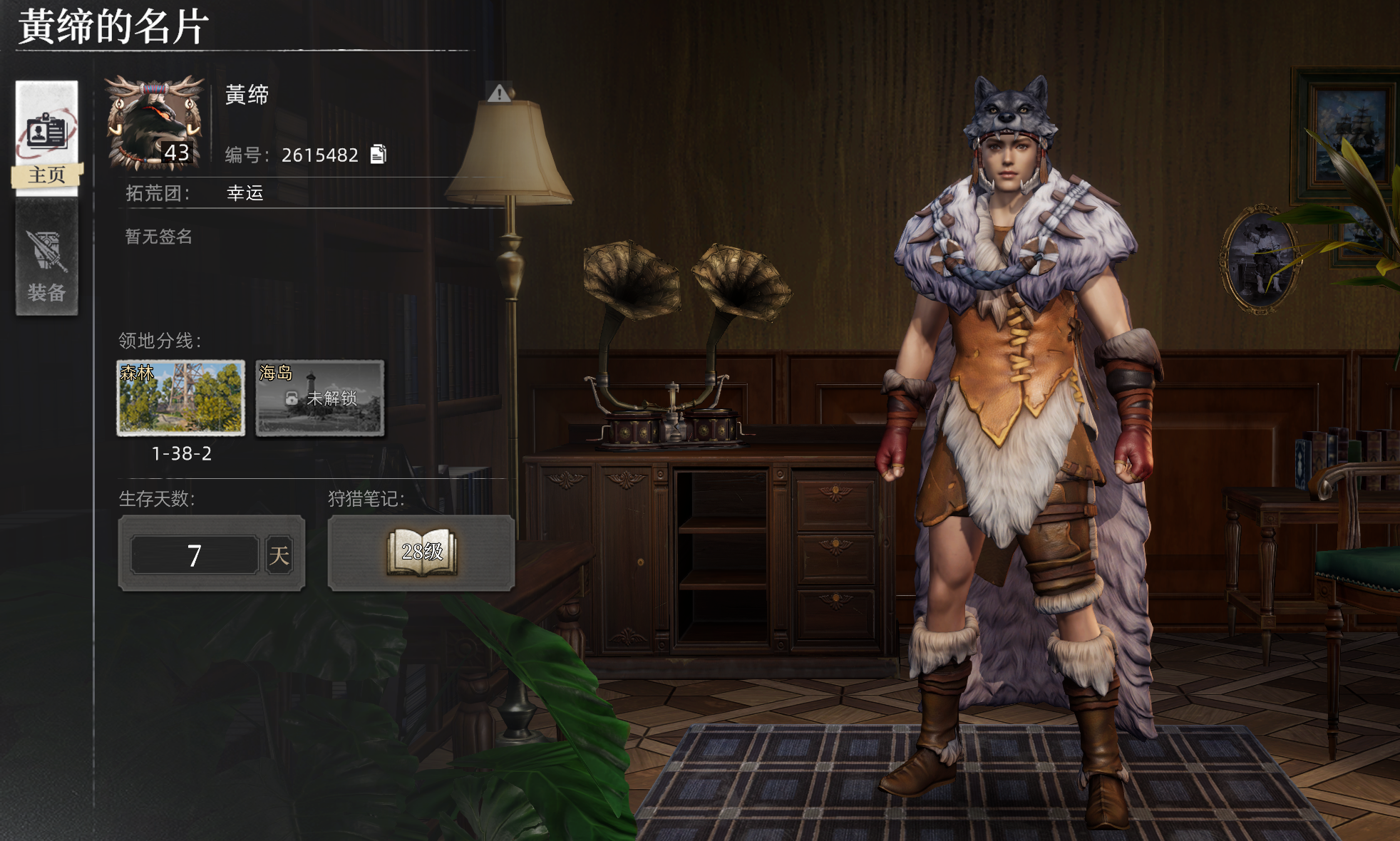Select the 森林 forest territory thumbnail
1400x841 pixels.
click(x=181, y=398)
